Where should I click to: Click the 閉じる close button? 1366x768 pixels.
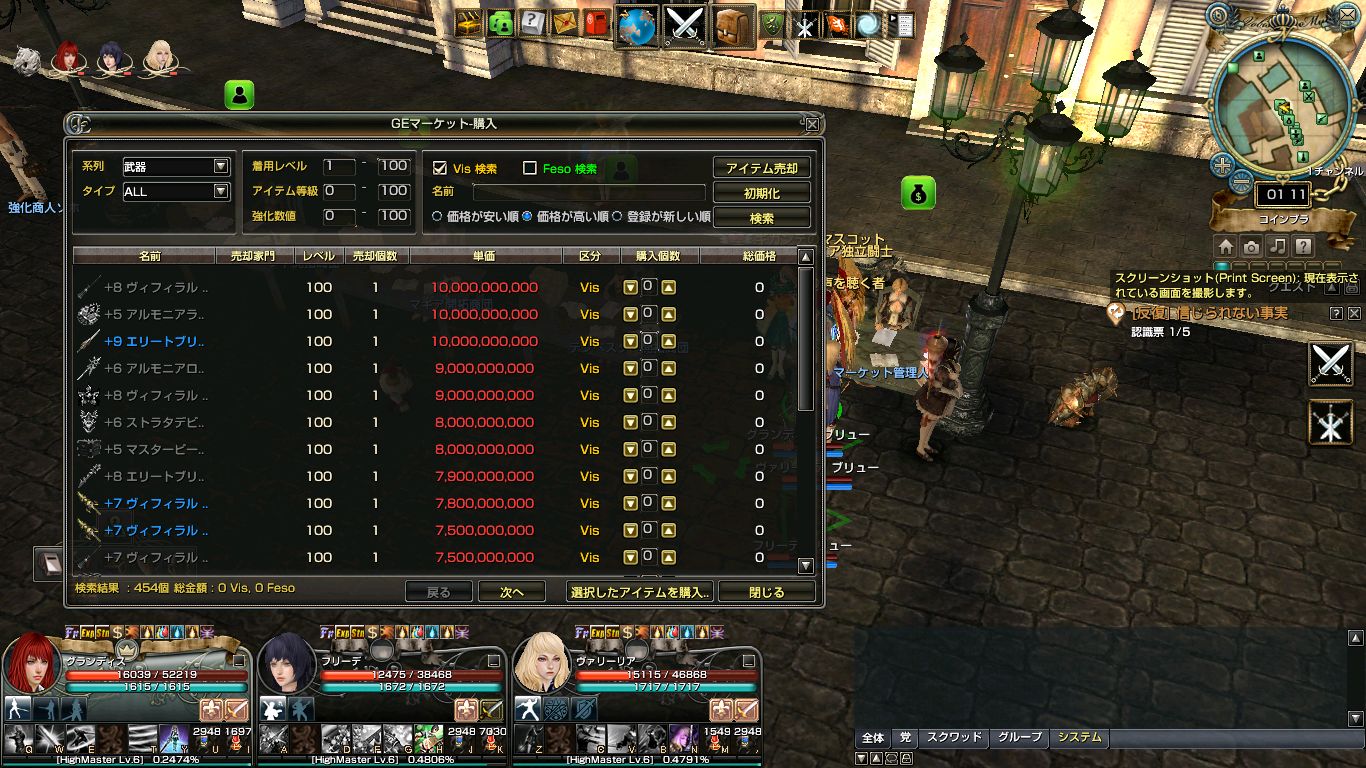coord(766,592)
